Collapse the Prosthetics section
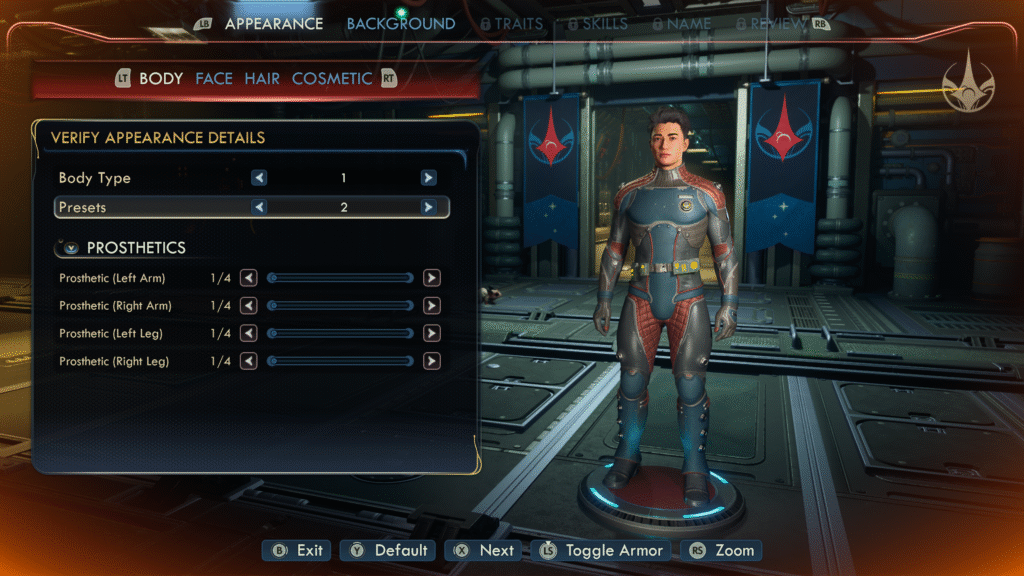1024x576 pixels. [71, 247]
